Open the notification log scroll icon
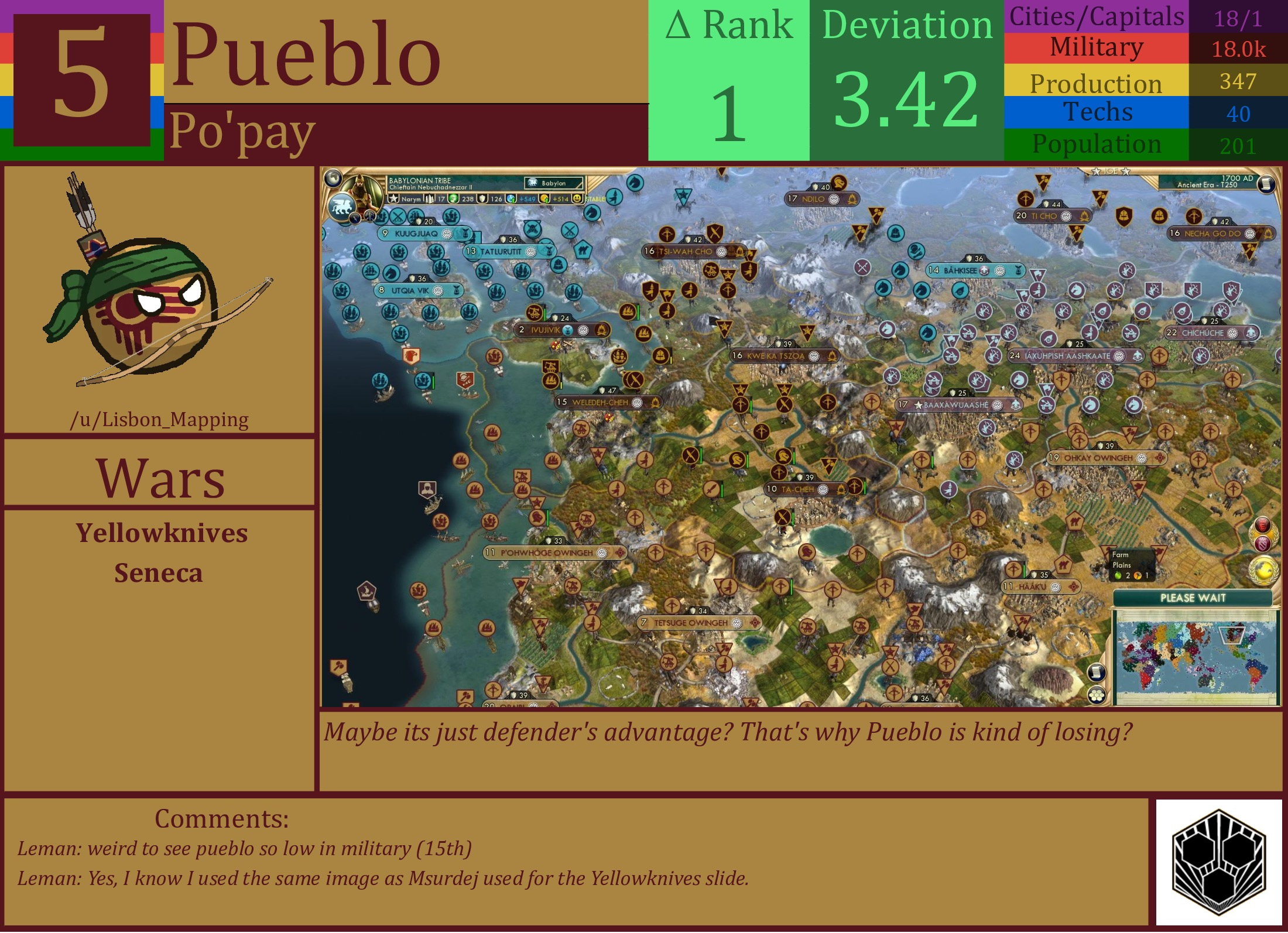This screenshot has height=933, width=1288. (x=1095, y=672)
